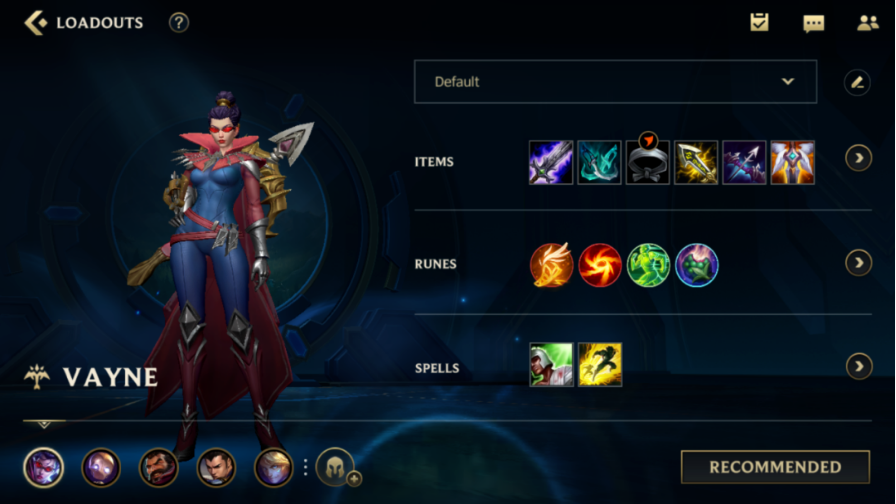Select the Heal summoner spell
This screenshot has height=504, width=896.
pos(552,365)
